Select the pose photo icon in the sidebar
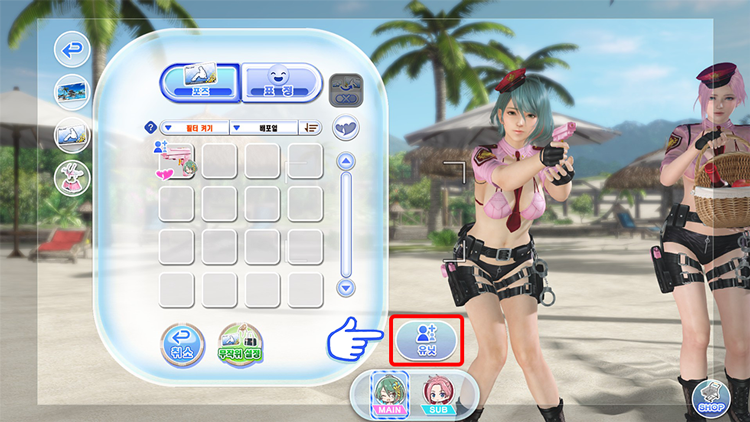750x422 pixels. 71,134
